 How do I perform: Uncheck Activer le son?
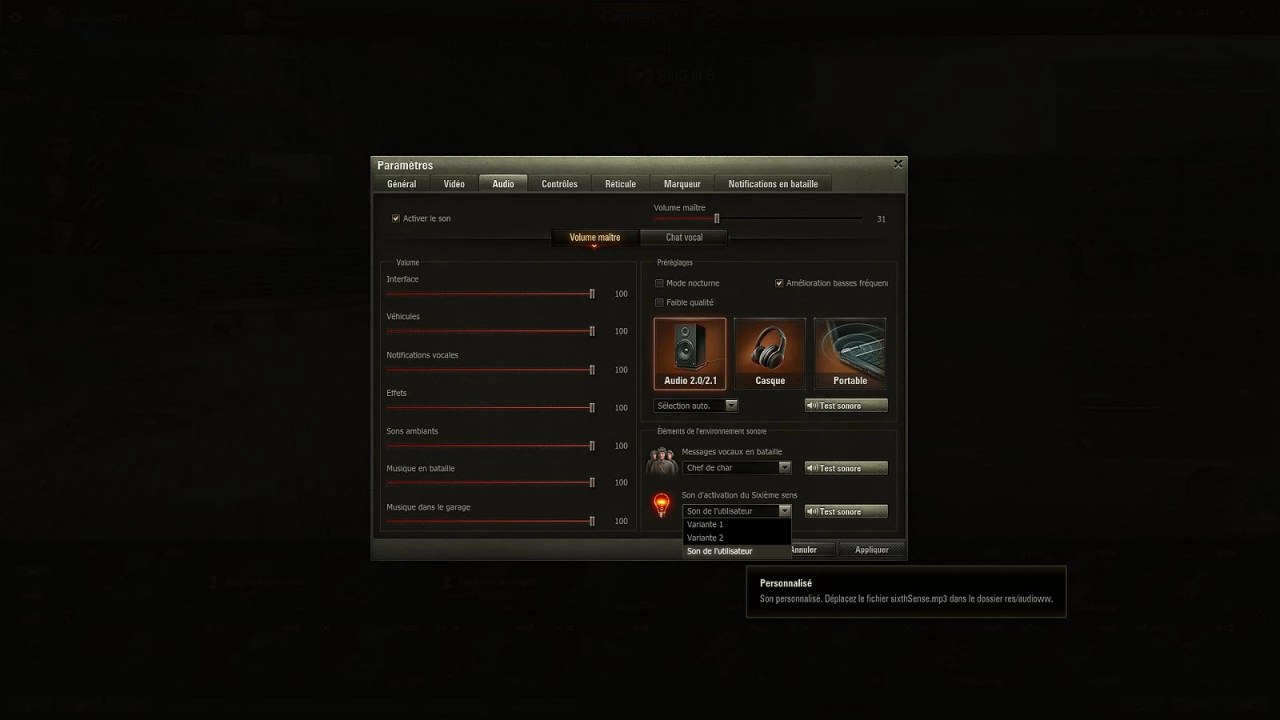point(395,218)
